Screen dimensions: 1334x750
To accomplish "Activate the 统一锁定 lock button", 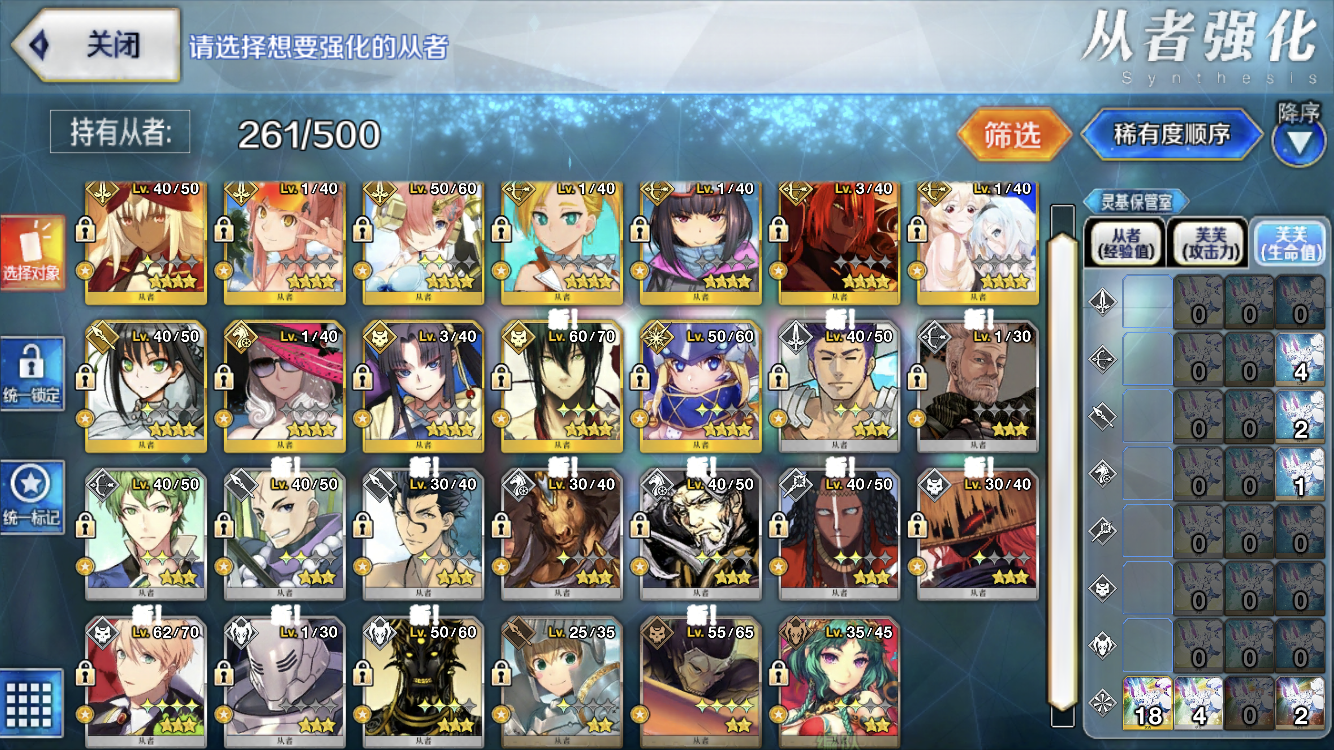I will [x=33, y=374].
